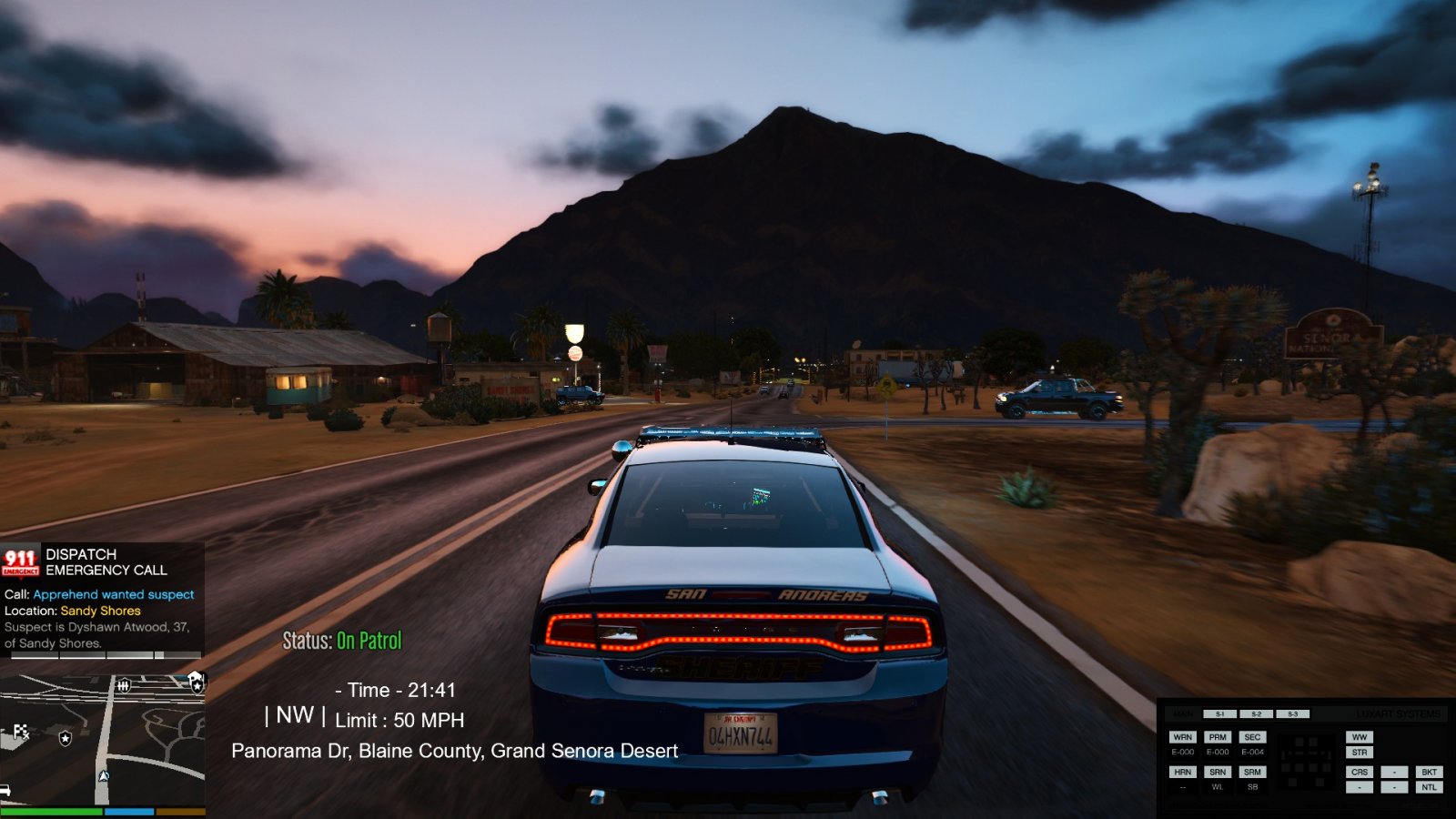Open the 911 dispatch emergency call notification
Screen dimensions: 1456x819
coord(102,596)
